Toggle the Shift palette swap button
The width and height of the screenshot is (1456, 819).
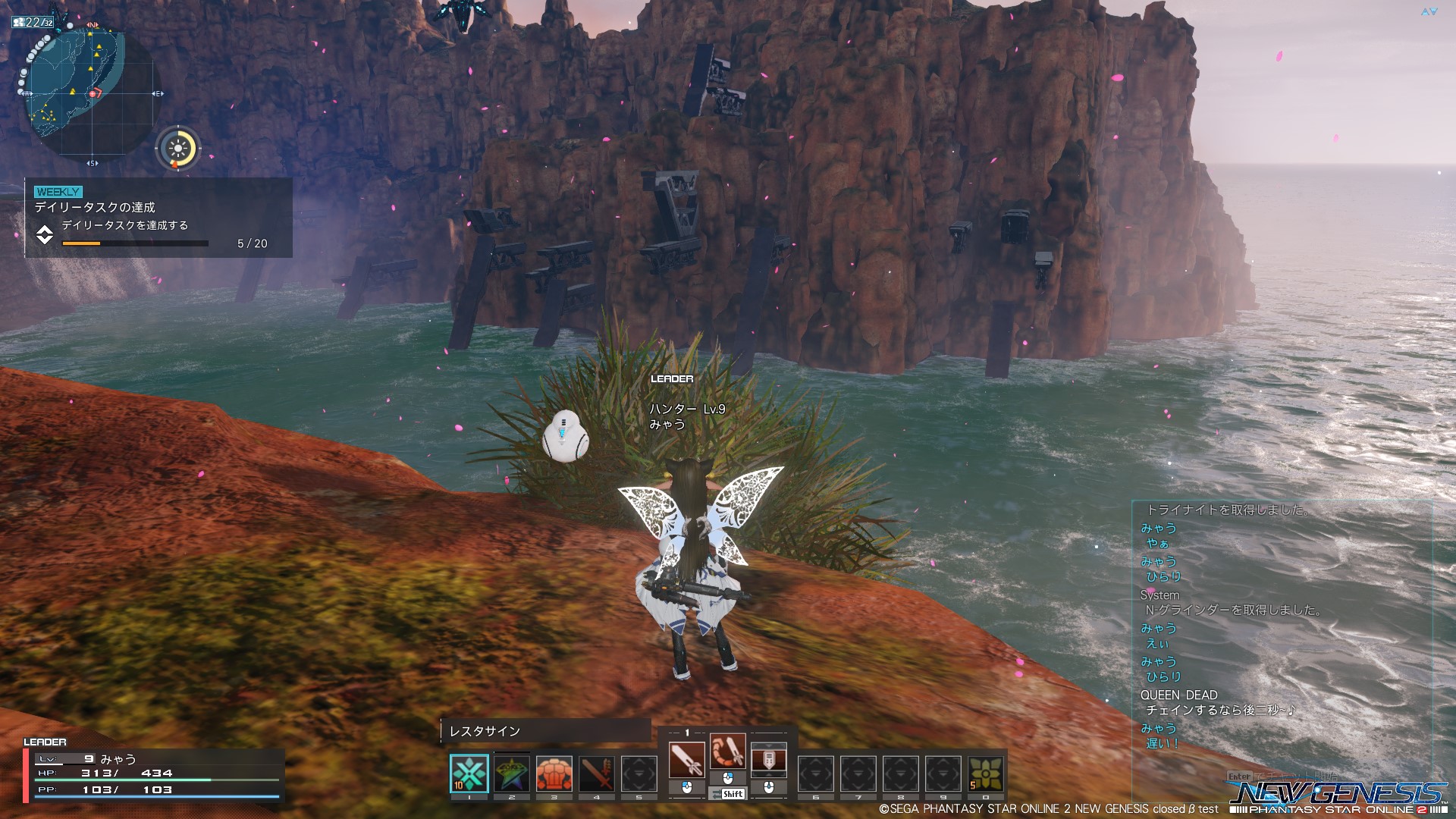(728, 794)
